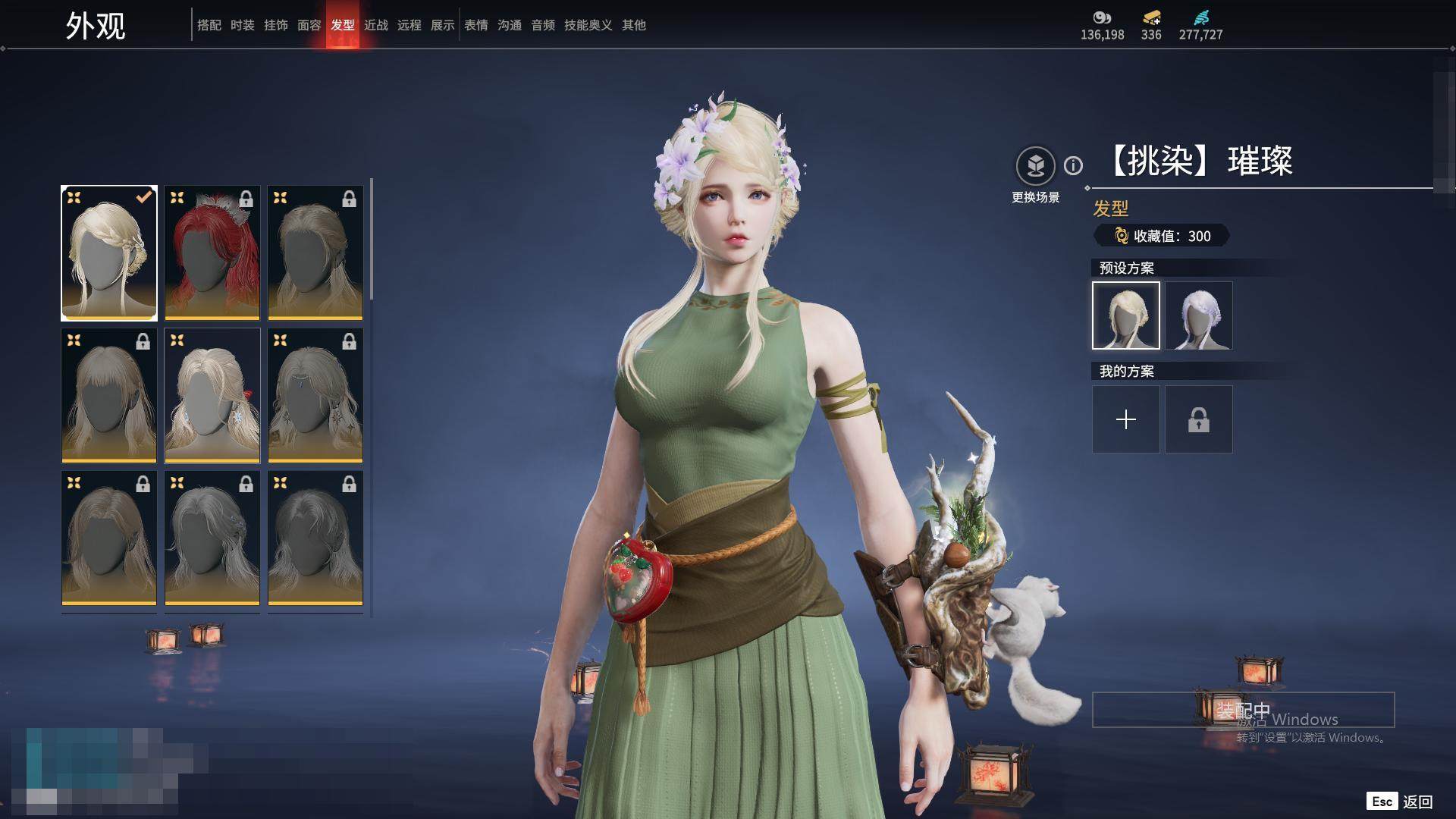Switch to the 搭配 tab
Screen dimensions: 1456x819
tap(209, 25)
